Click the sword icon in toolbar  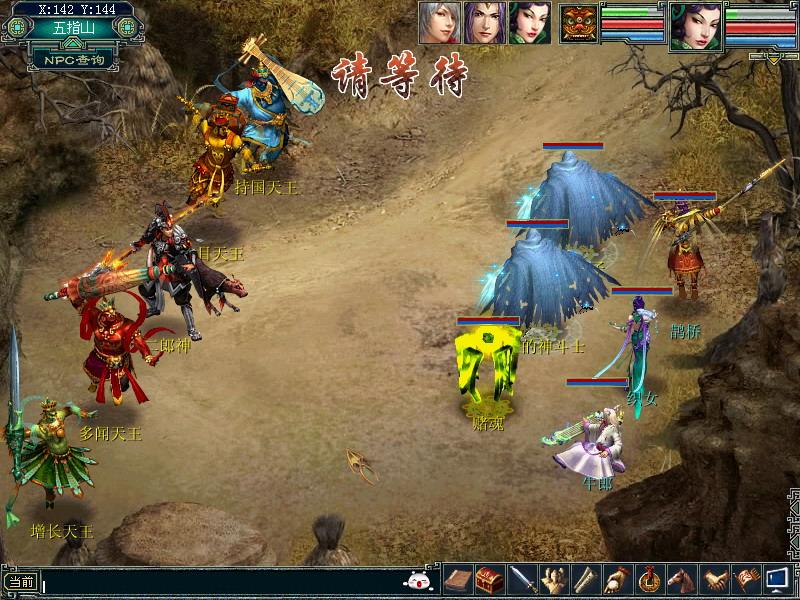point(522,579)
